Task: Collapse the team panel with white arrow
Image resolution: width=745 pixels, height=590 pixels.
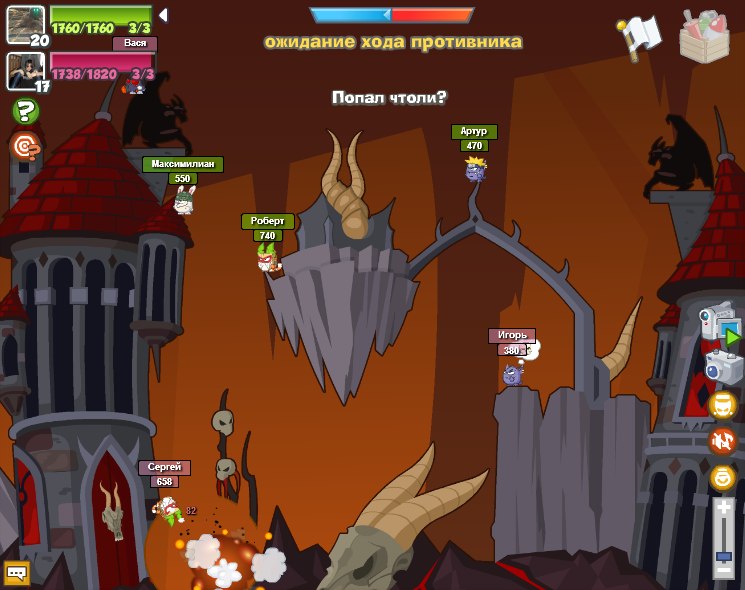Action: point(163,15)
